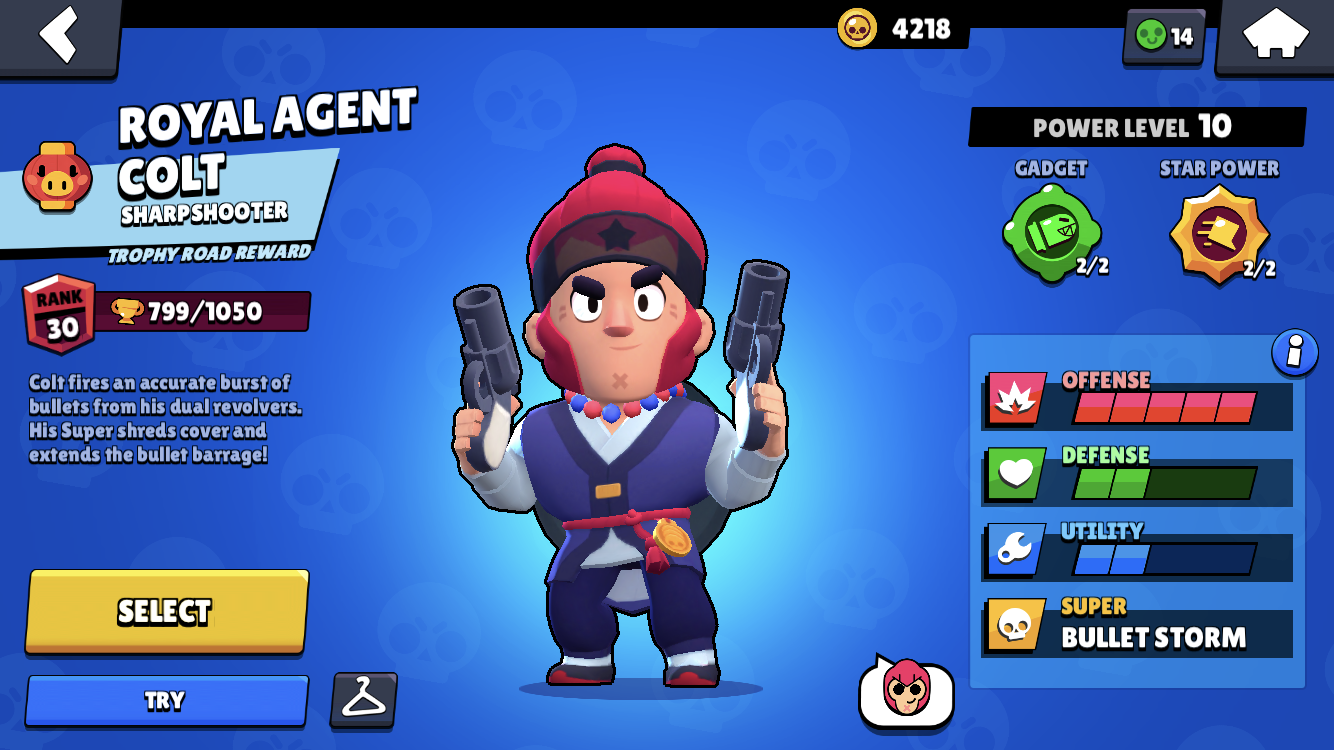Open the blue info button for stats
The image size is (1334, 750).
pyautogui.click(x=1295, y=354)
